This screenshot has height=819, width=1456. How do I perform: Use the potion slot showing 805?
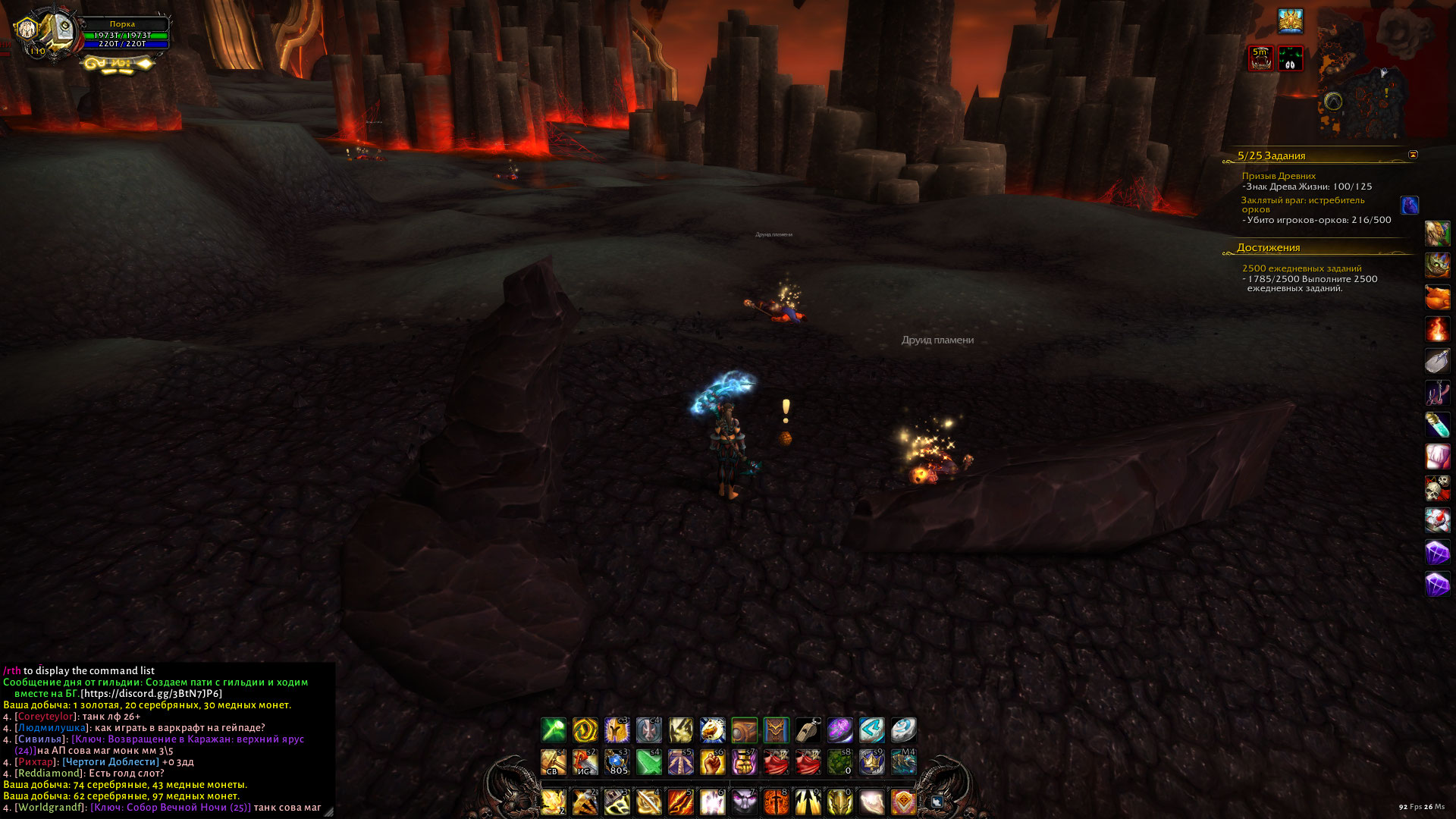click(x=617, y=762)
